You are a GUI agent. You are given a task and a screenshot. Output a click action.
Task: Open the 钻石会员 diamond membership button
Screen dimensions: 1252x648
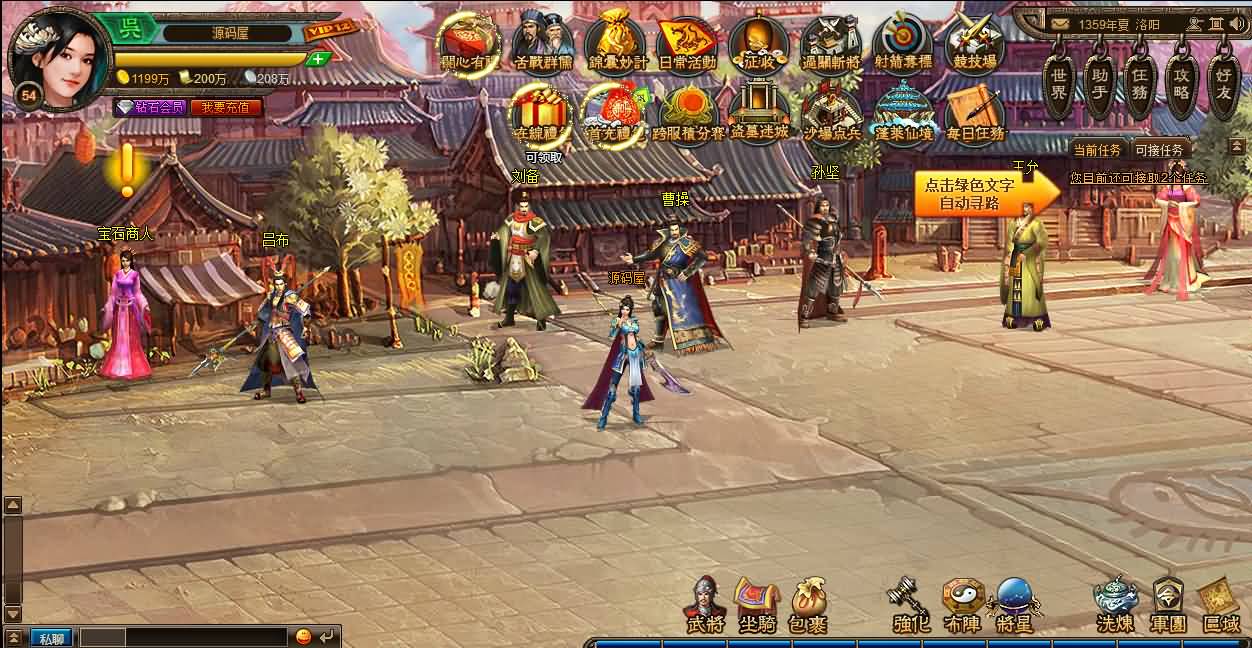tap(150, 107)
